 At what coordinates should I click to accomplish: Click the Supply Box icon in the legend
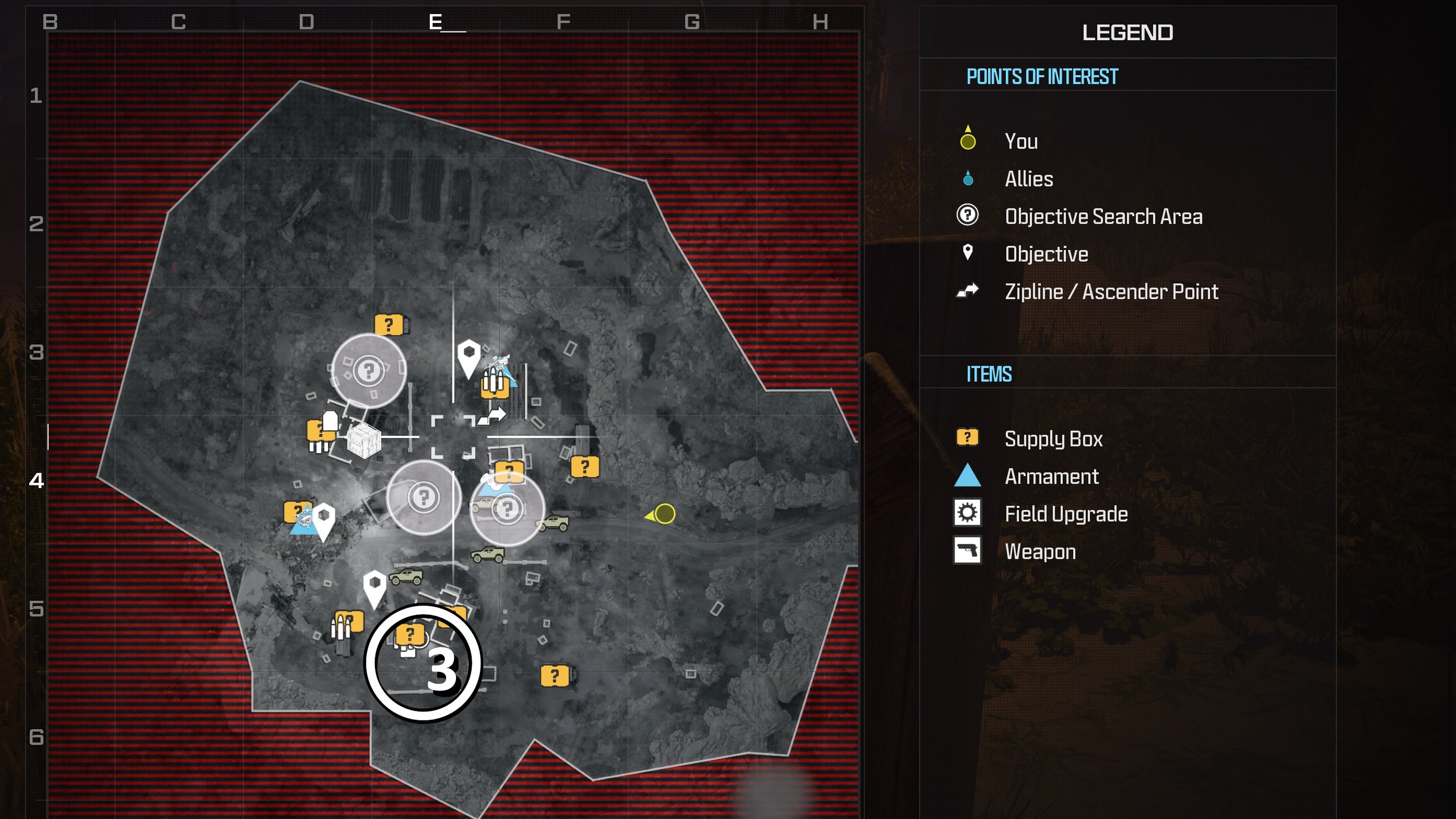coord(968,438)
